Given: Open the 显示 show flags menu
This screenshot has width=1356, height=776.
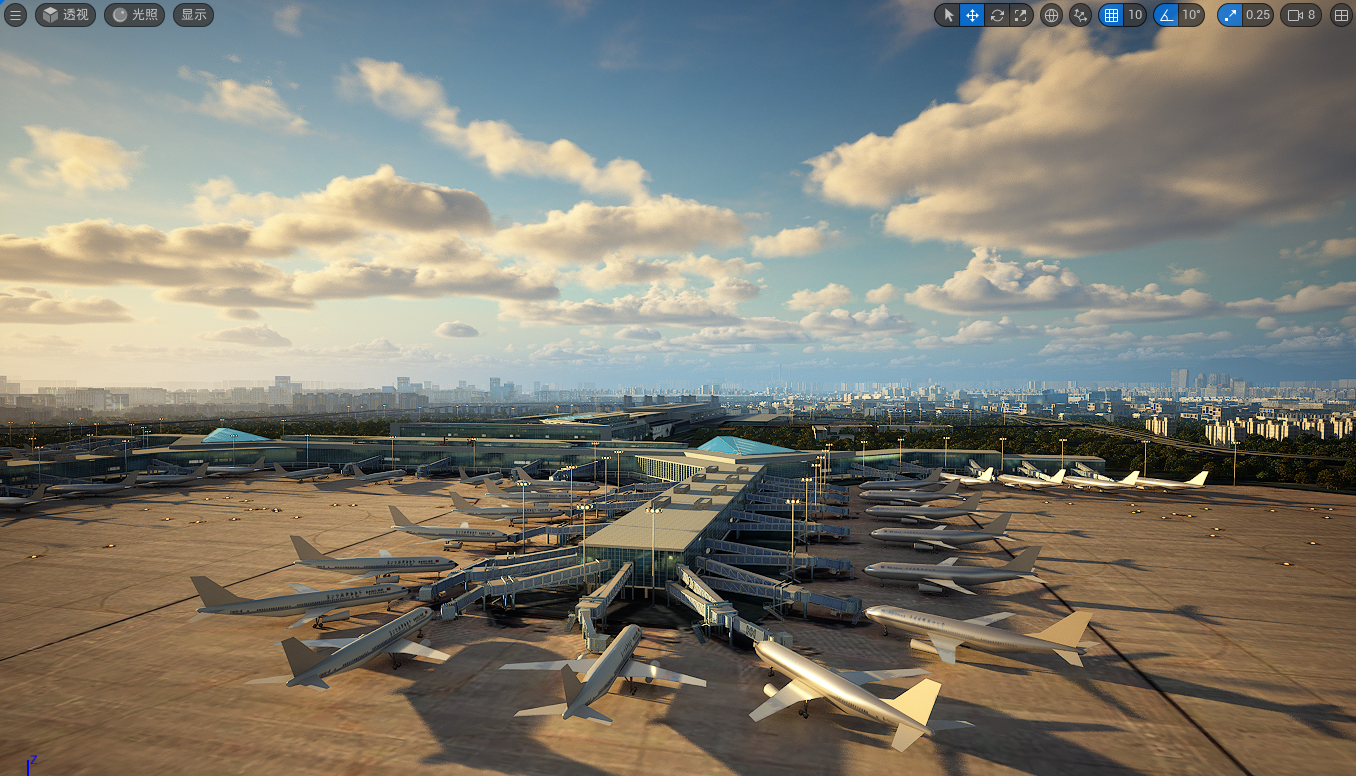Looking at the screenshot, I should click(x=193, y=15).
